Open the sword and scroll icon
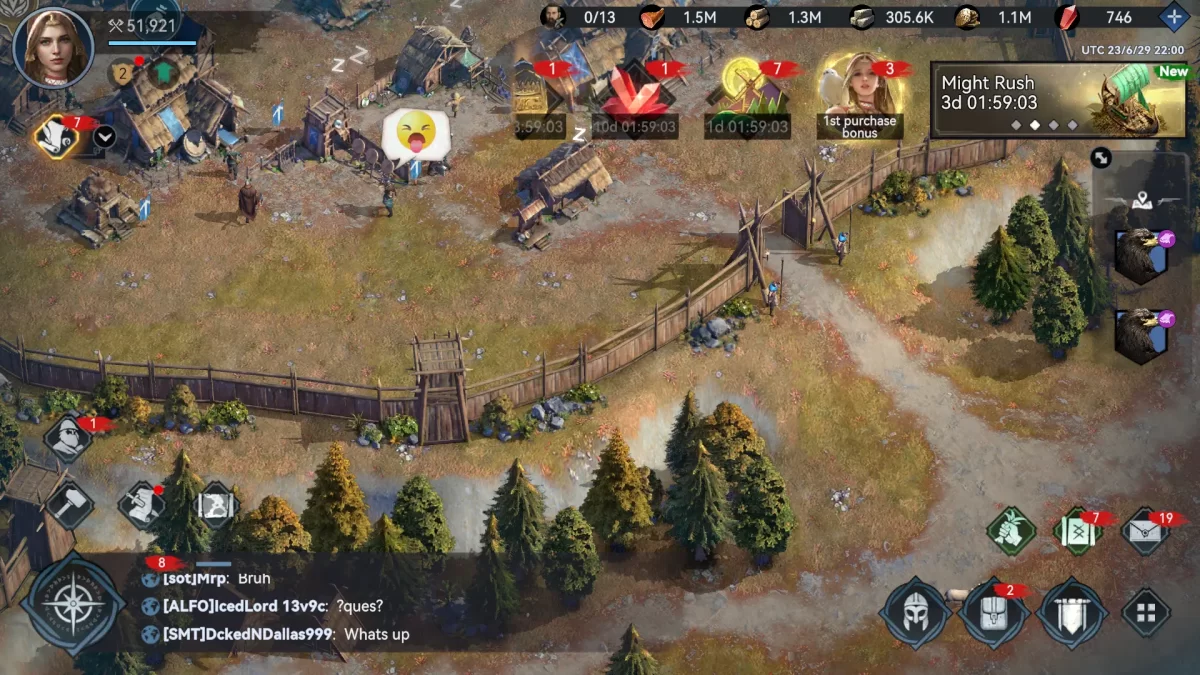This screenshot has height=675, width=1200. (142, 505)
